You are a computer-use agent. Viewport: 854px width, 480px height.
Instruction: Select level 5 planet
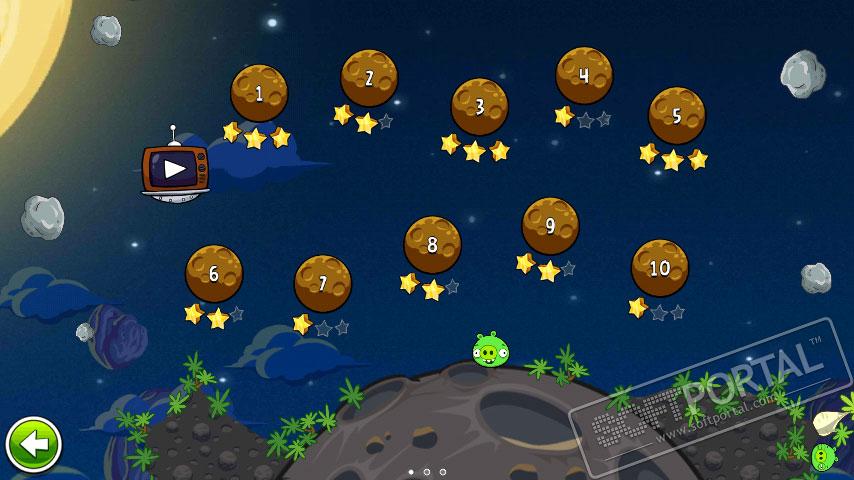[x=677, y=116]
